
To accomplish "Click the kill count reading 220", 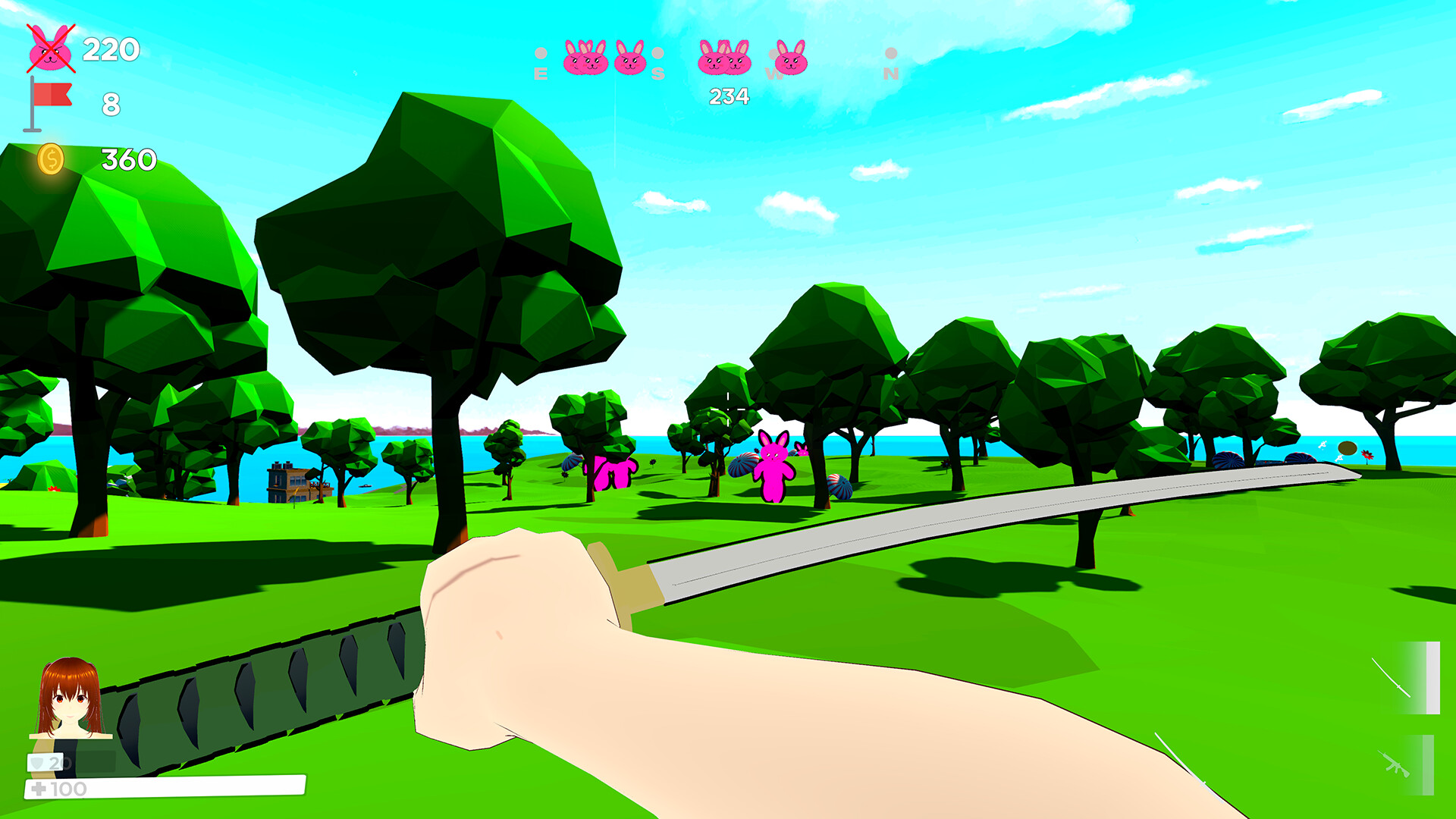I will (111, 51).
